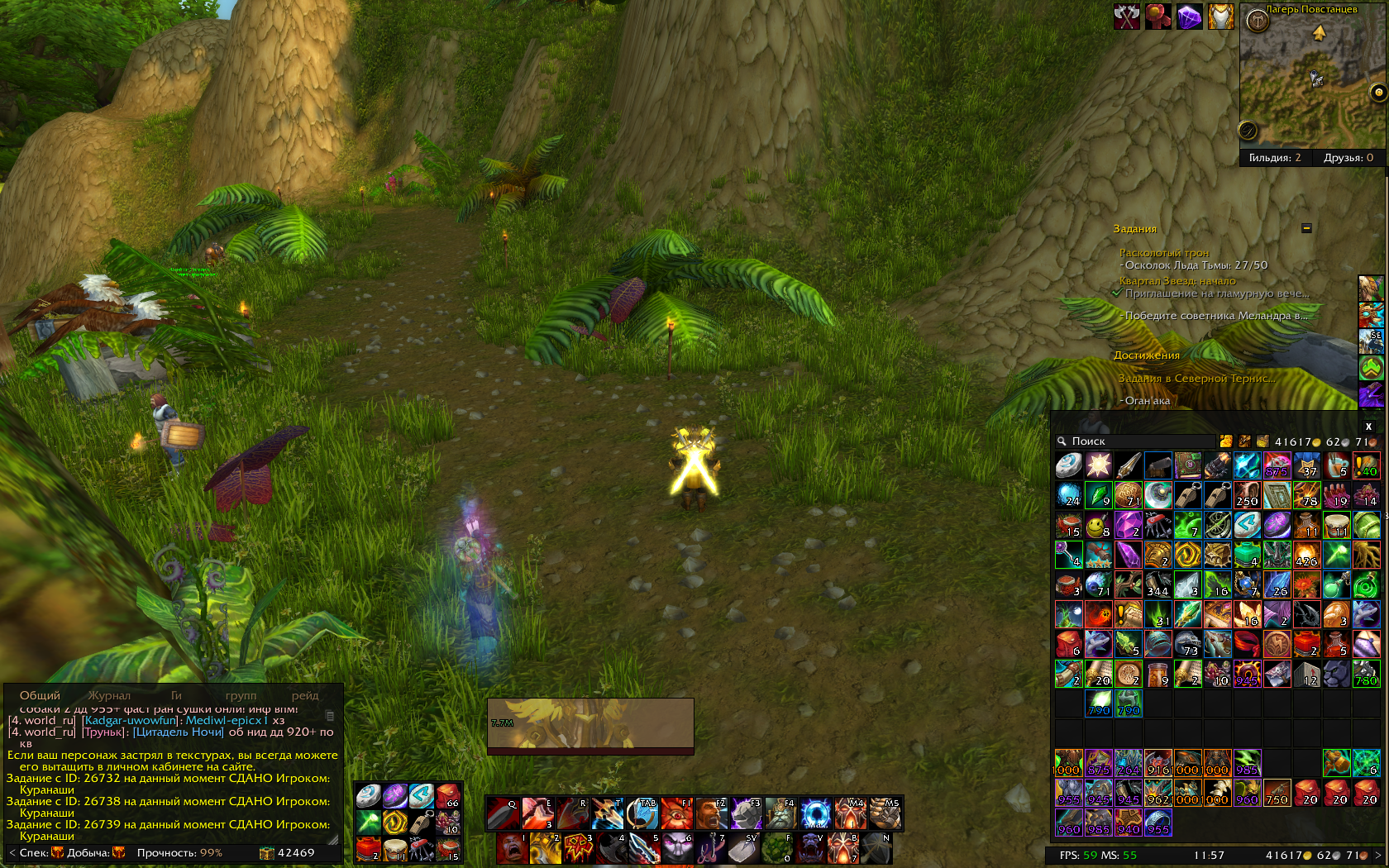1389x868 pixels.
Task: Activate the shouting face ability bound to F2
Action: click(711, 813)
